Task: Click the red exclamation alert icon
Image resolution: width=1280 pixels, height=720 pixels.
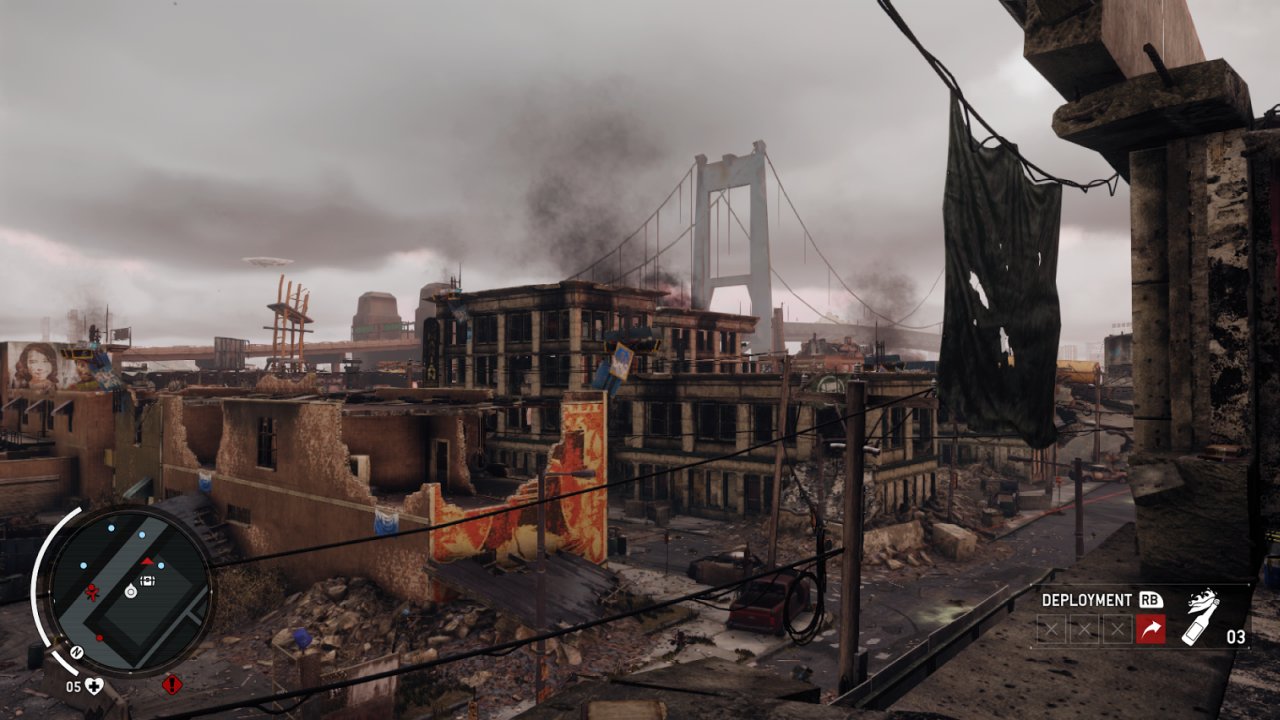Action: tap(171, 685)
